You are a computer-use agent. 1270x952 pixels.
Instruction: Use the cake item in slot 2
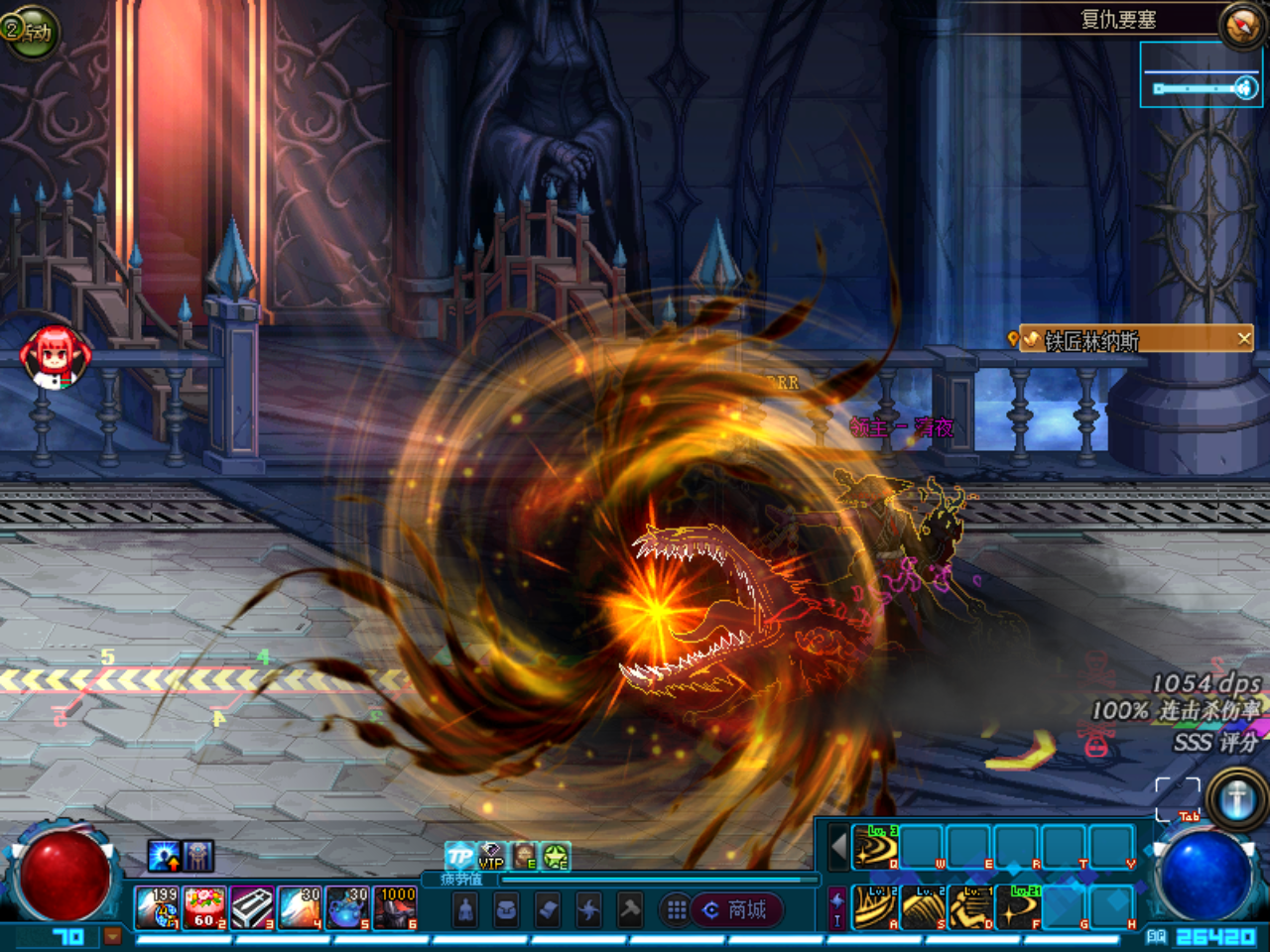click(x=204, y=907)
